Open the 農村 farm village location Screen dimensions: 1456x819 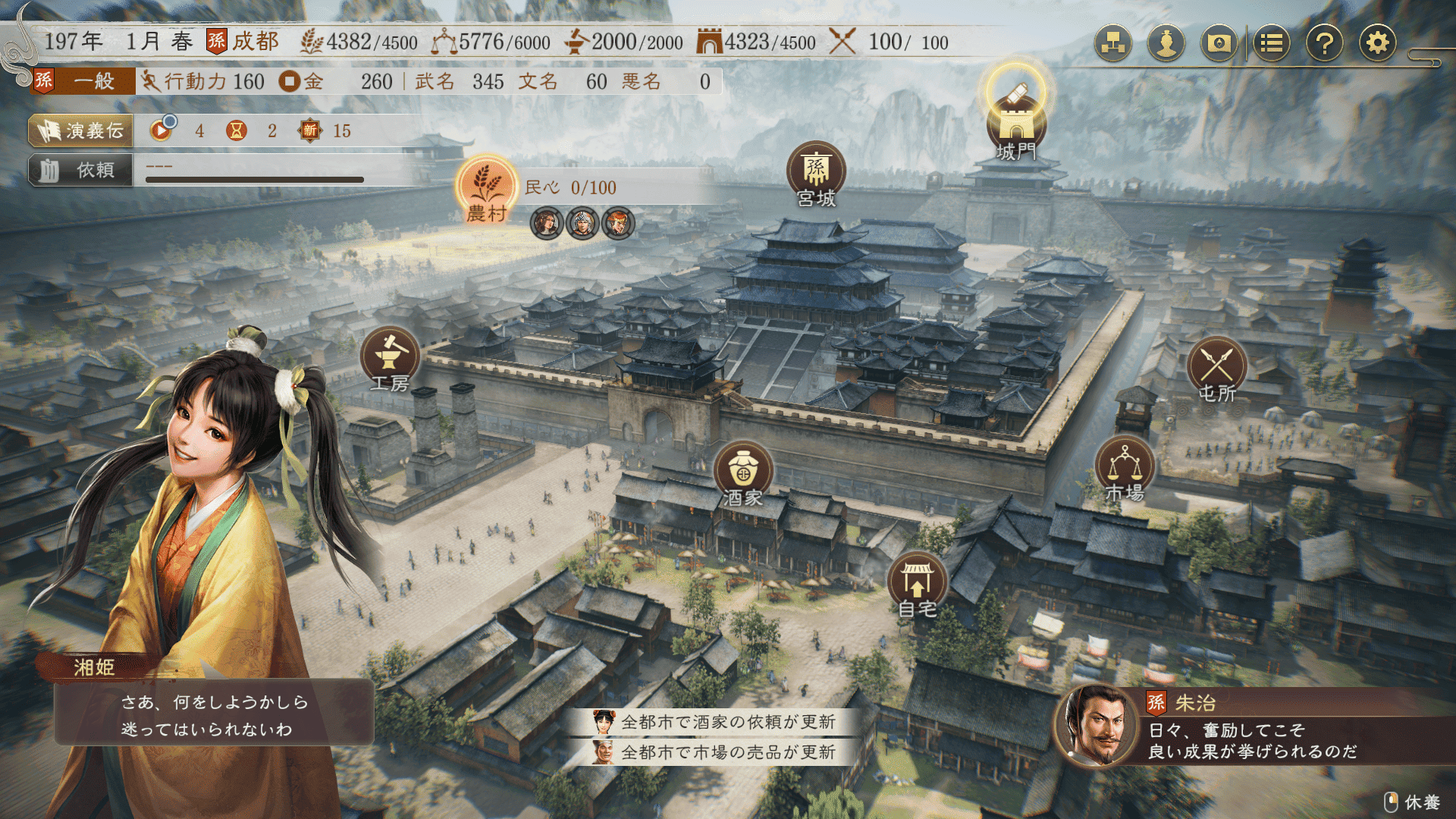pos(487,187)
